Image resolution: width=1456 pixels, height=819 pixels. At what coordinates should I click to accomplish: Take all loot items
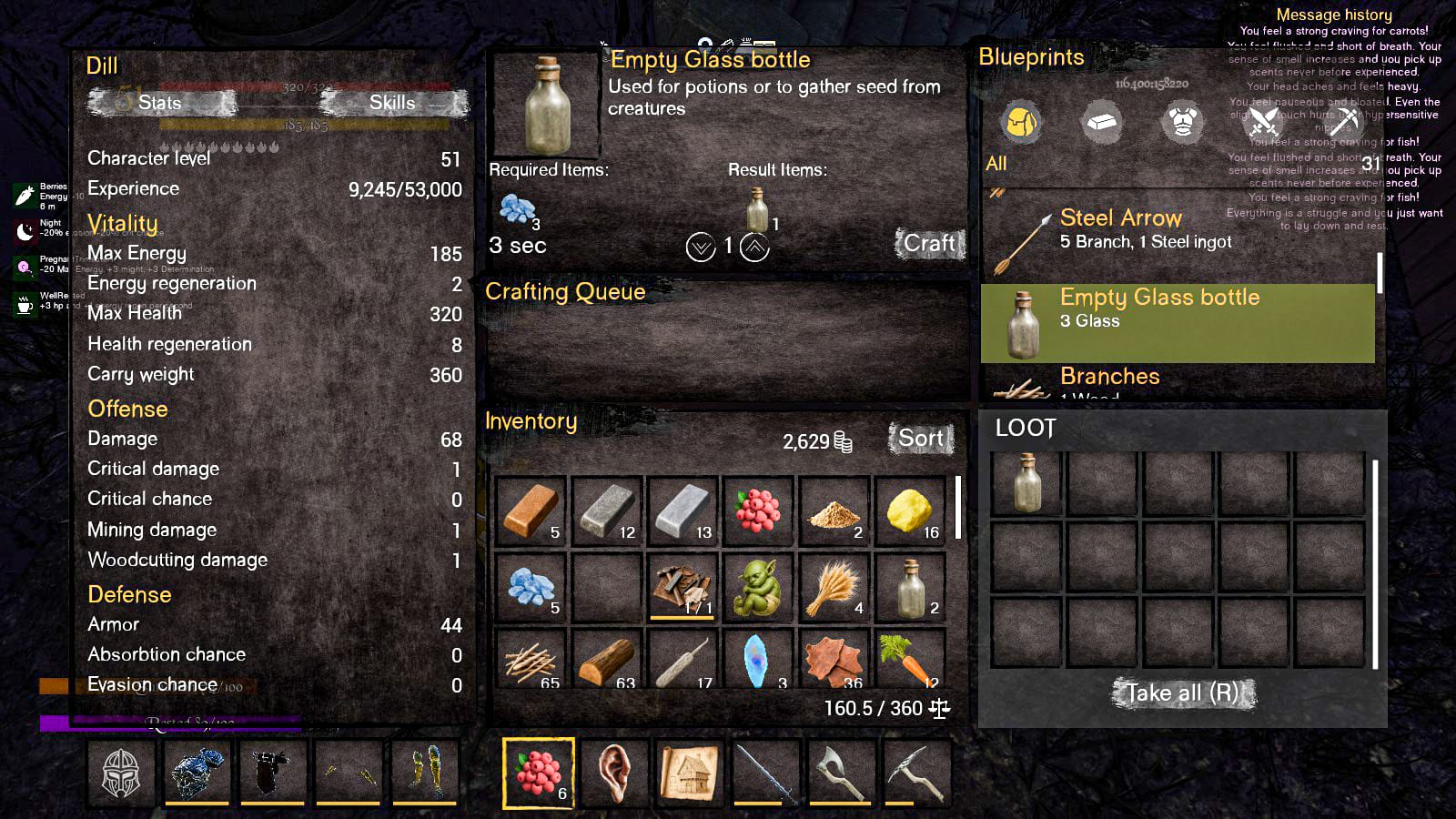tap(1182, 693)
